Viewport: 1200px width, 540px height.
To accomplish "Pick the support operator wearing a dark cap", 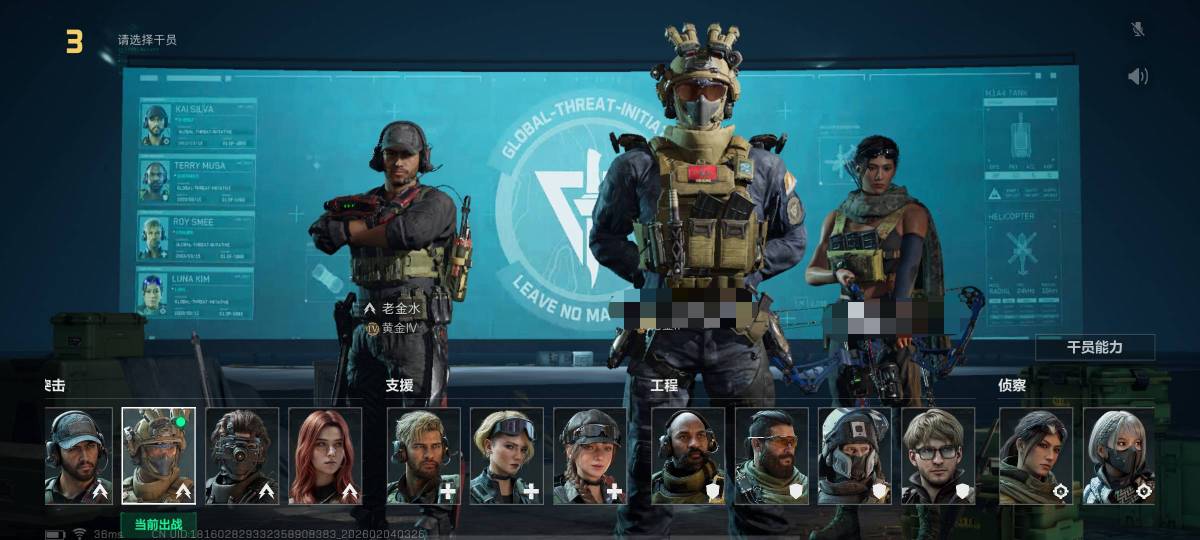I will coord(590,455).
